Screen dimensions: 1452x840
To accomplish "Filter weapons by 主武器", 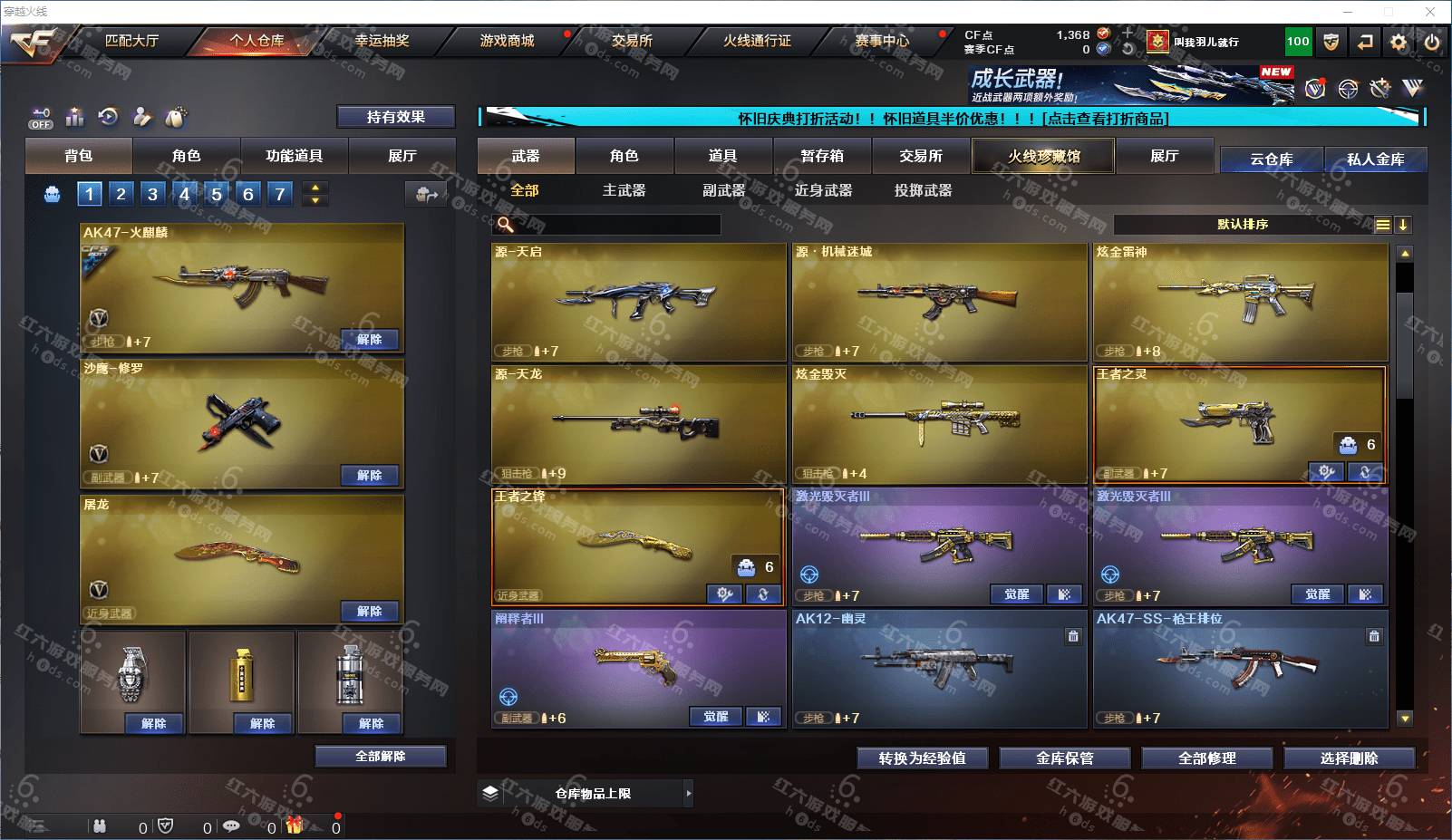I will 624,190.
